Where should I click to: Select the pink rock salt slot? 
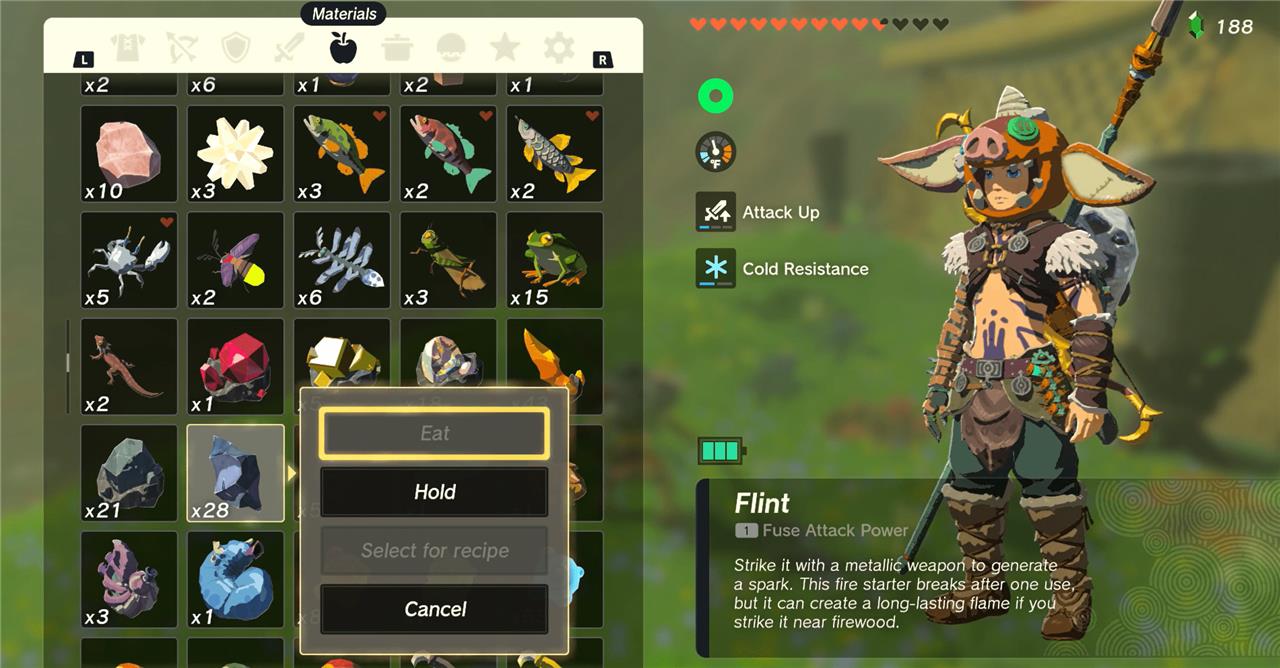[129, 154]
